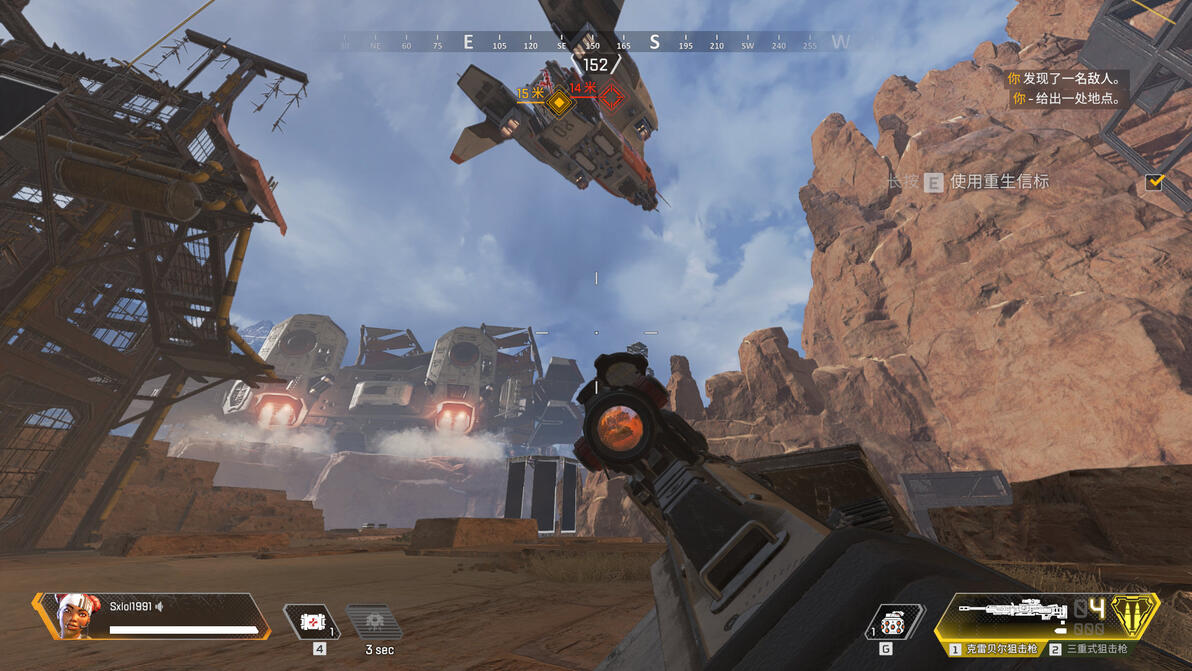Toggle the yellow checkmark box
The image size is (1192, 671).
(x=1155, y=182)
